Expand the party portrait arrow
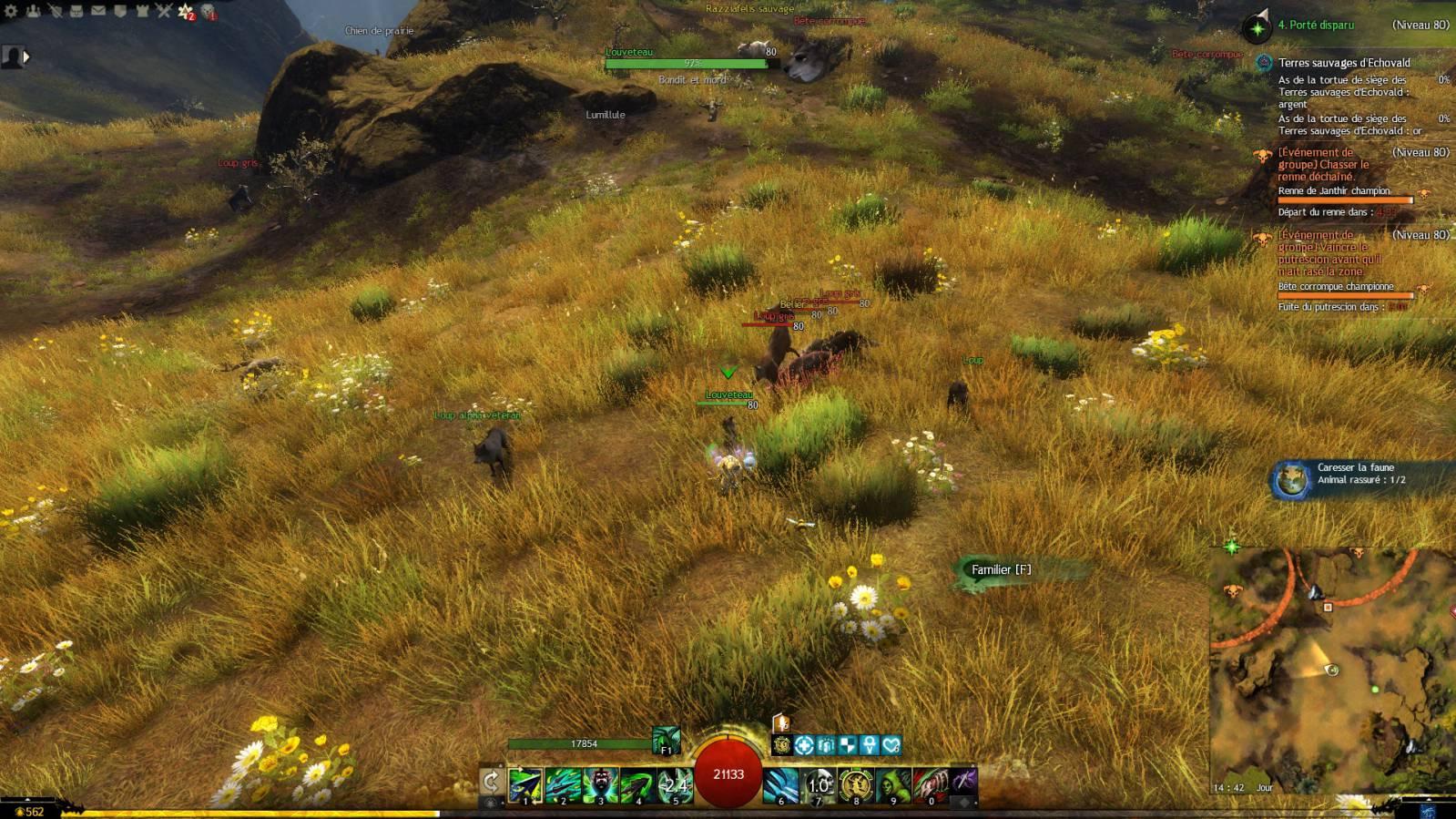The image size is (1456, 819). click(25, 56)
